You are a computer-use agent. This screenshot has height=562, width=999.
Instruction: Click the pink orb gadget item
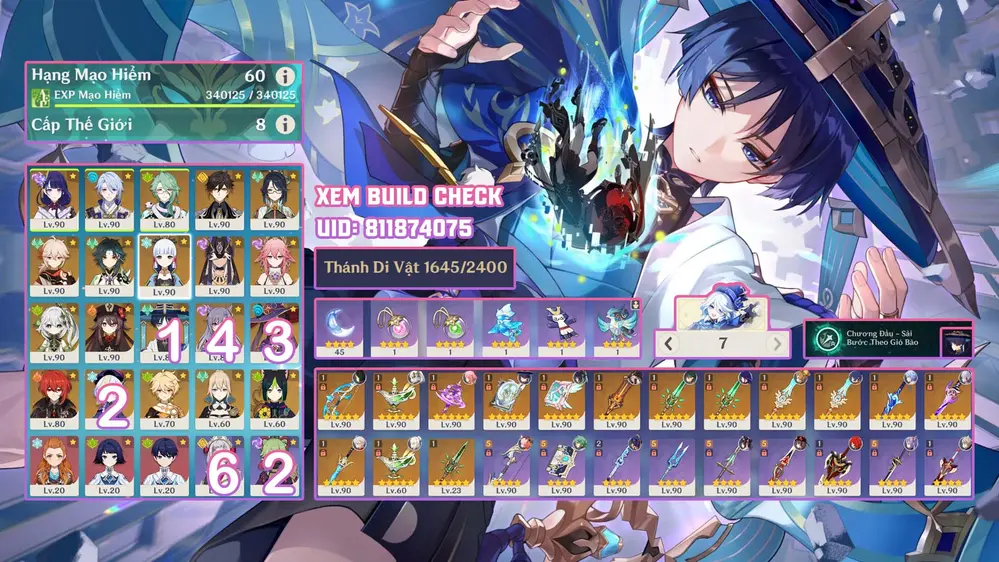point(397,326)
